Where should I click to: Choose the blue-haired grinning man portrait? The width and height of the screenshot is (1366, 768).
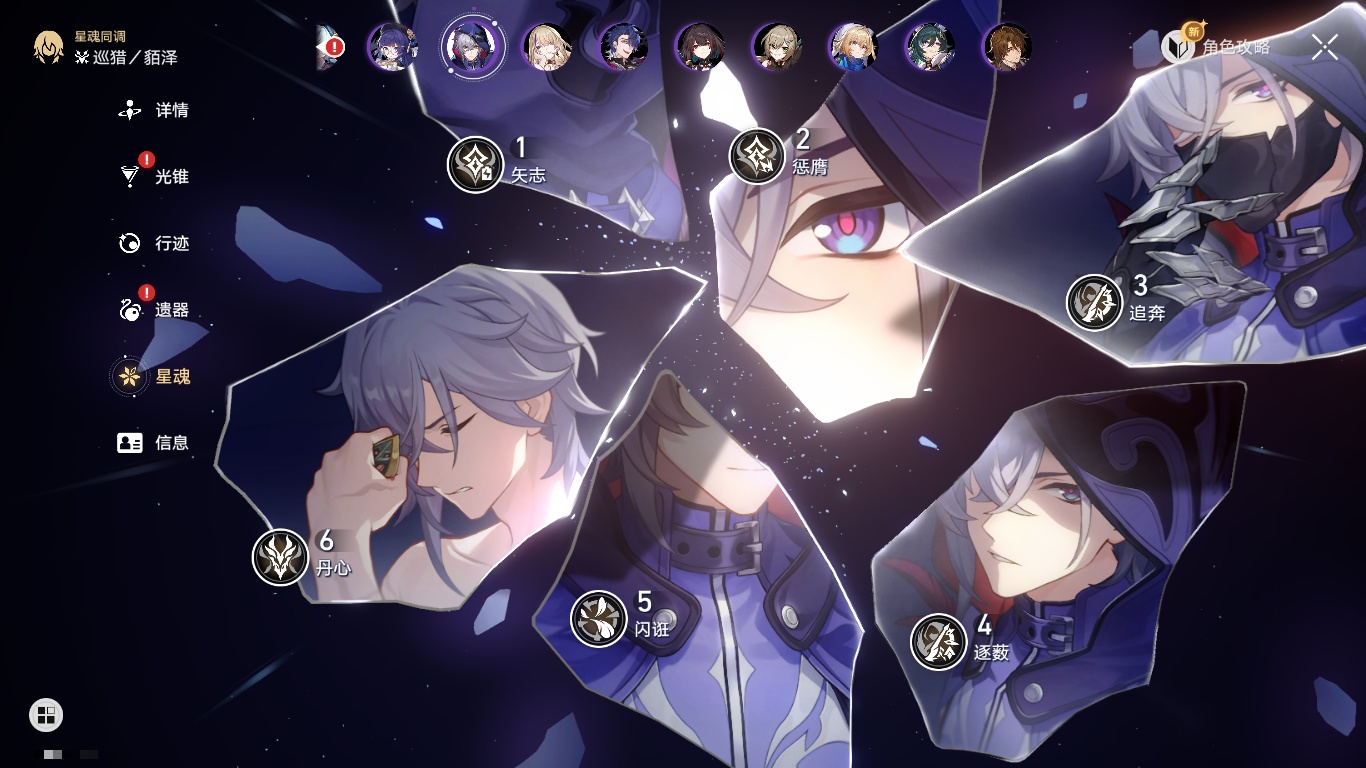(624, 46)
